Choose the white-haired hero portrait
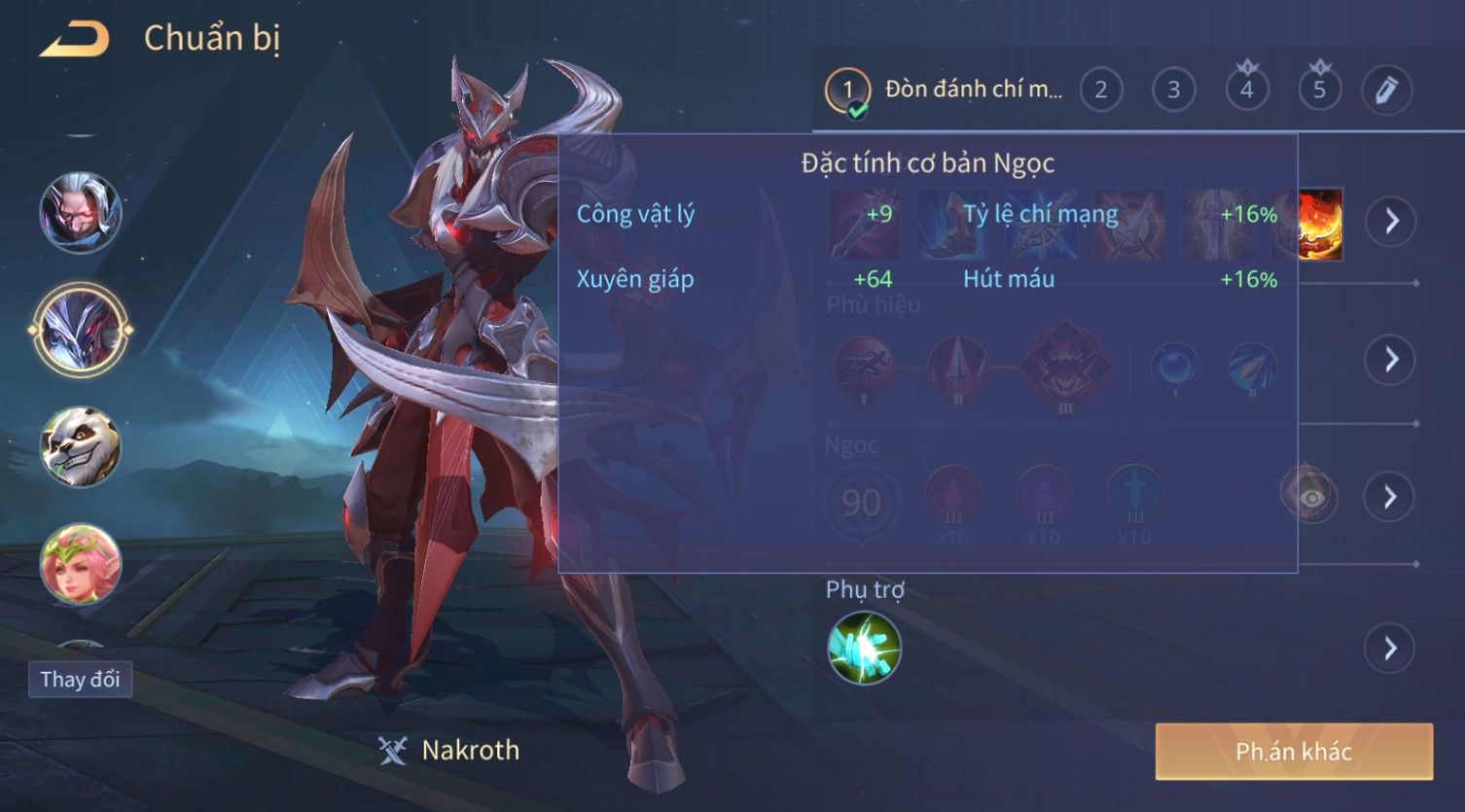This screenshot has width=1465, height=812. [80, 212]
